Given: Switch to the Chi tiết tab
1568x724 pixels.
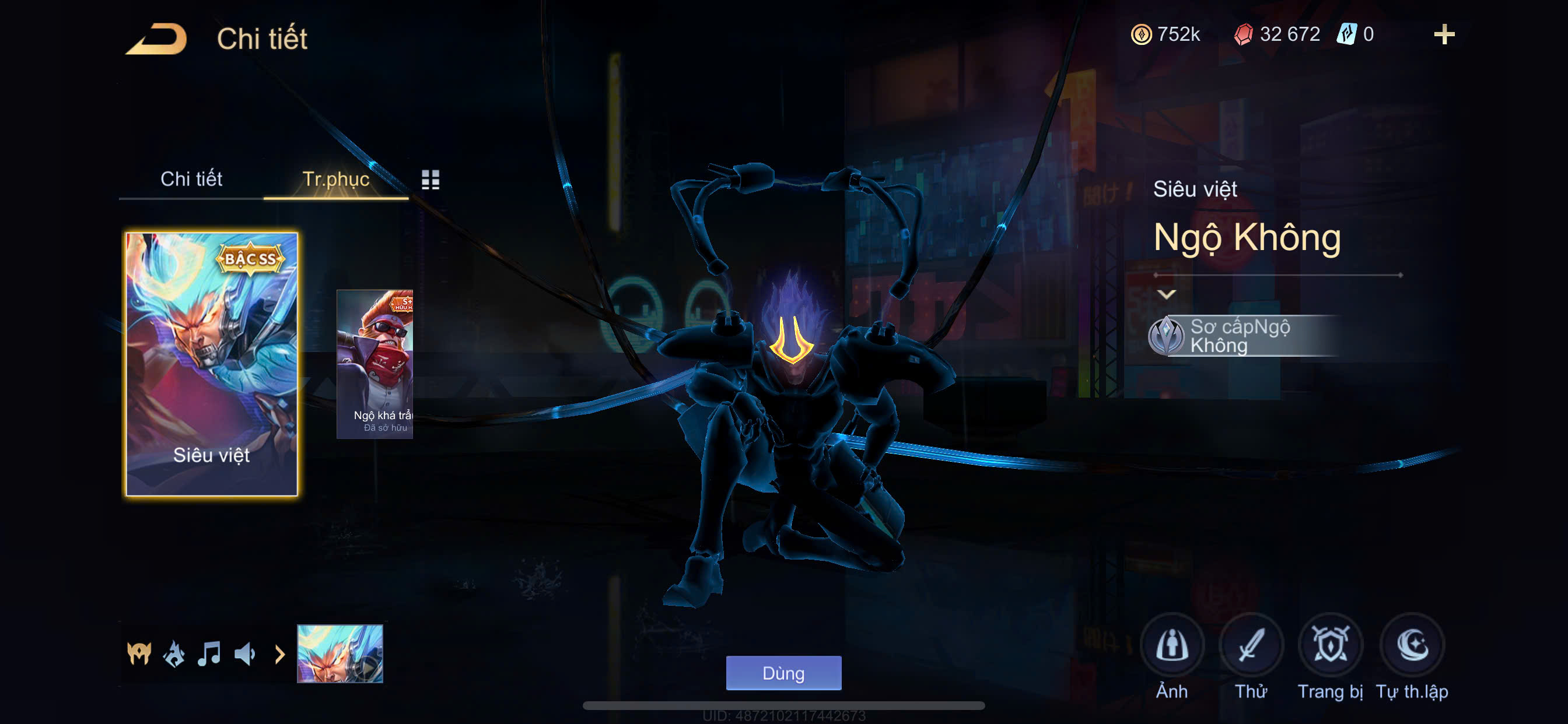Looking at the screenshot, I should pos(191,179).
